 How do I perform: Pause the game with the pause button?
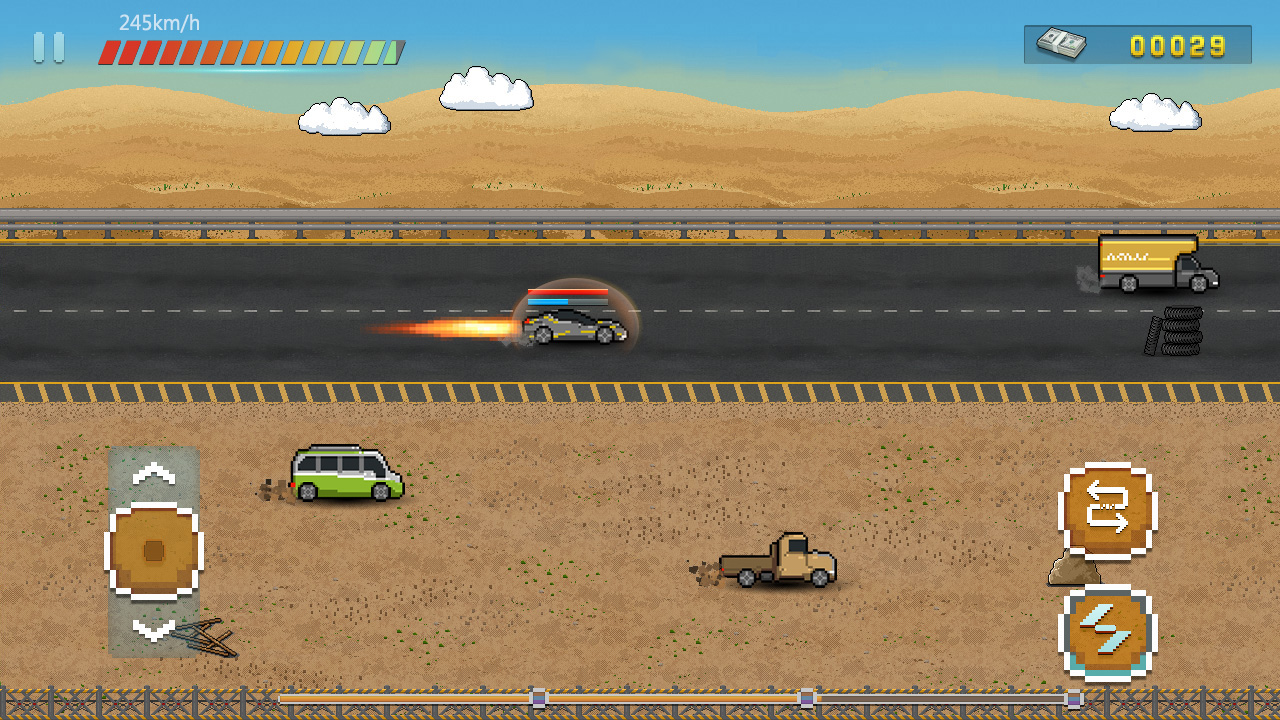(48, 47)
